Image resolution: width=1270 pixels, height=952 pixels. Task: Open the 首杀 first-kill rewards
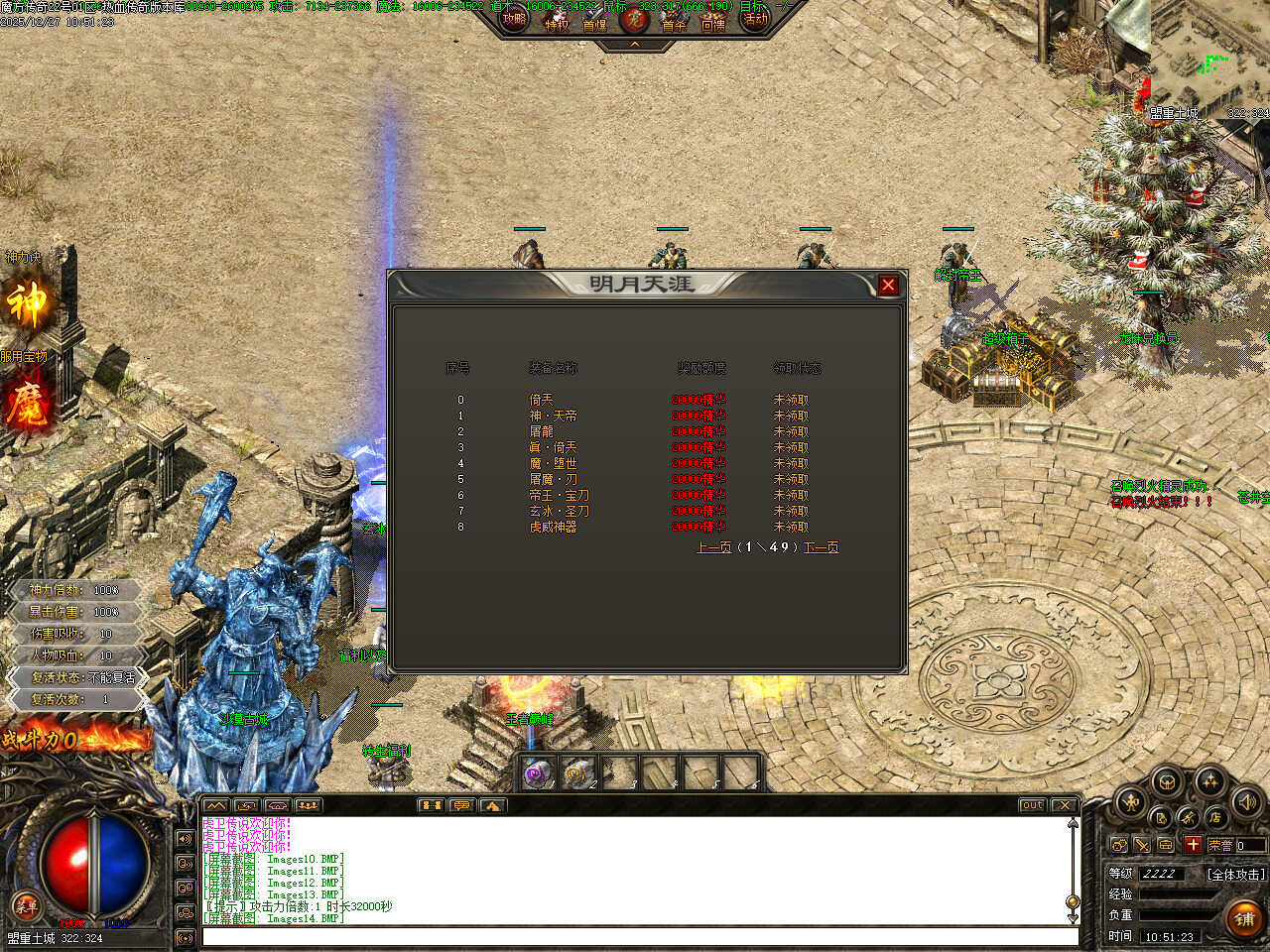click(x=675, y=21)
